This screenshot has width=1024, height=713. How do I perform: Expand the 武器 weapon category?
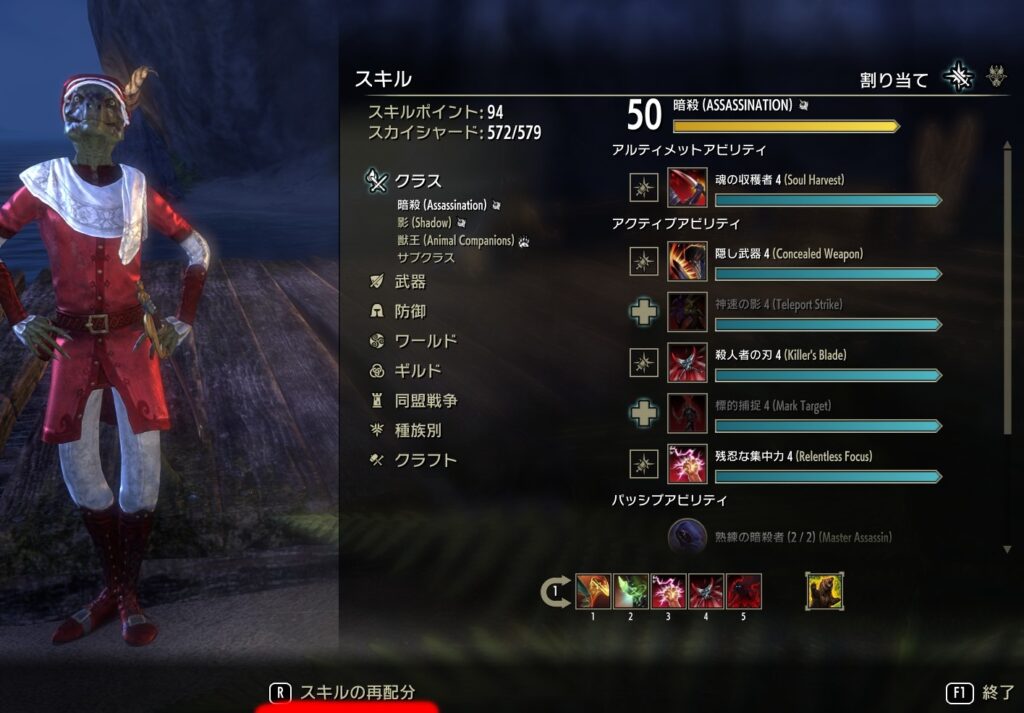tap(410, 283)
